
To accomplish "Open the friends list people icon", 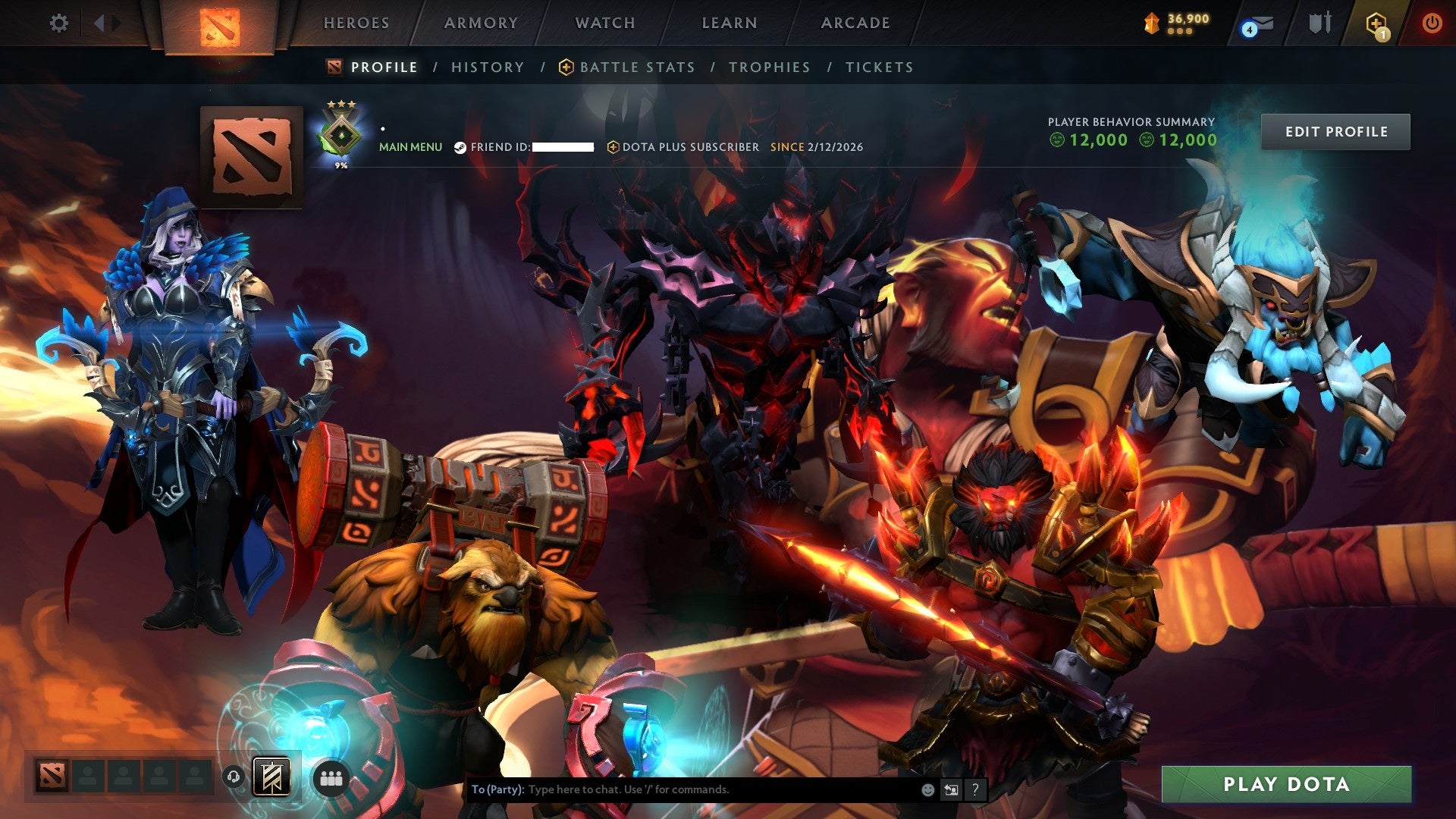I will 330,777.
